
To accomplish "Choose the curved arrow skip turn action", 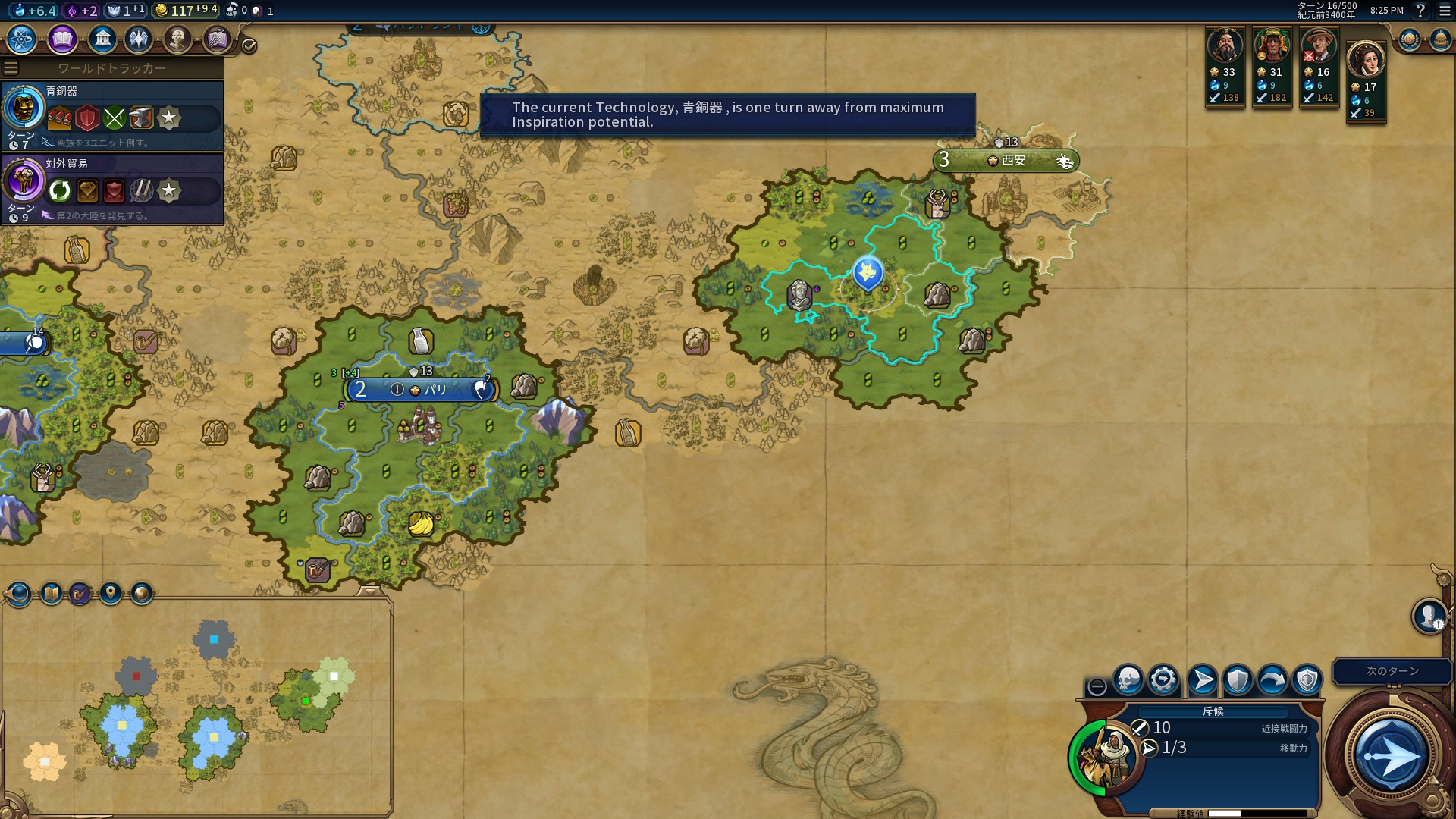I will pos(1272,679).
